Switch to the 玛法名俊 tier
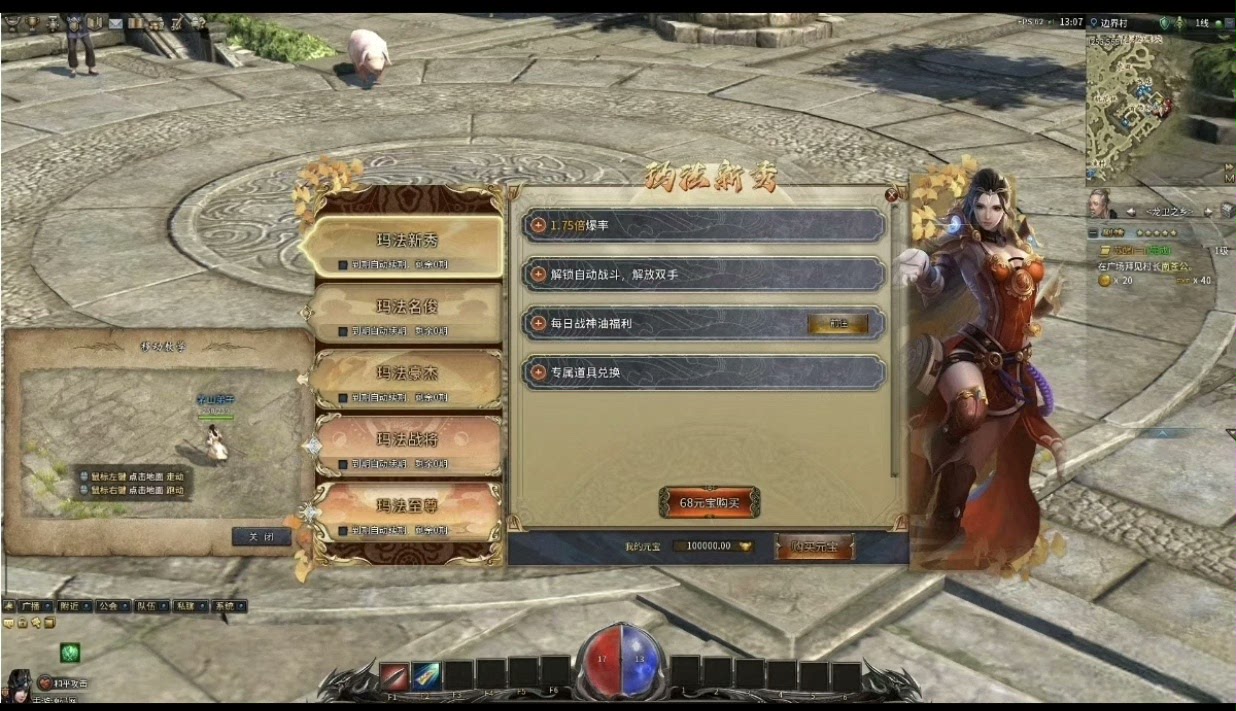The width and height of the screenshot is (1236, 711). pyautogui.click(x=406, y=307)
